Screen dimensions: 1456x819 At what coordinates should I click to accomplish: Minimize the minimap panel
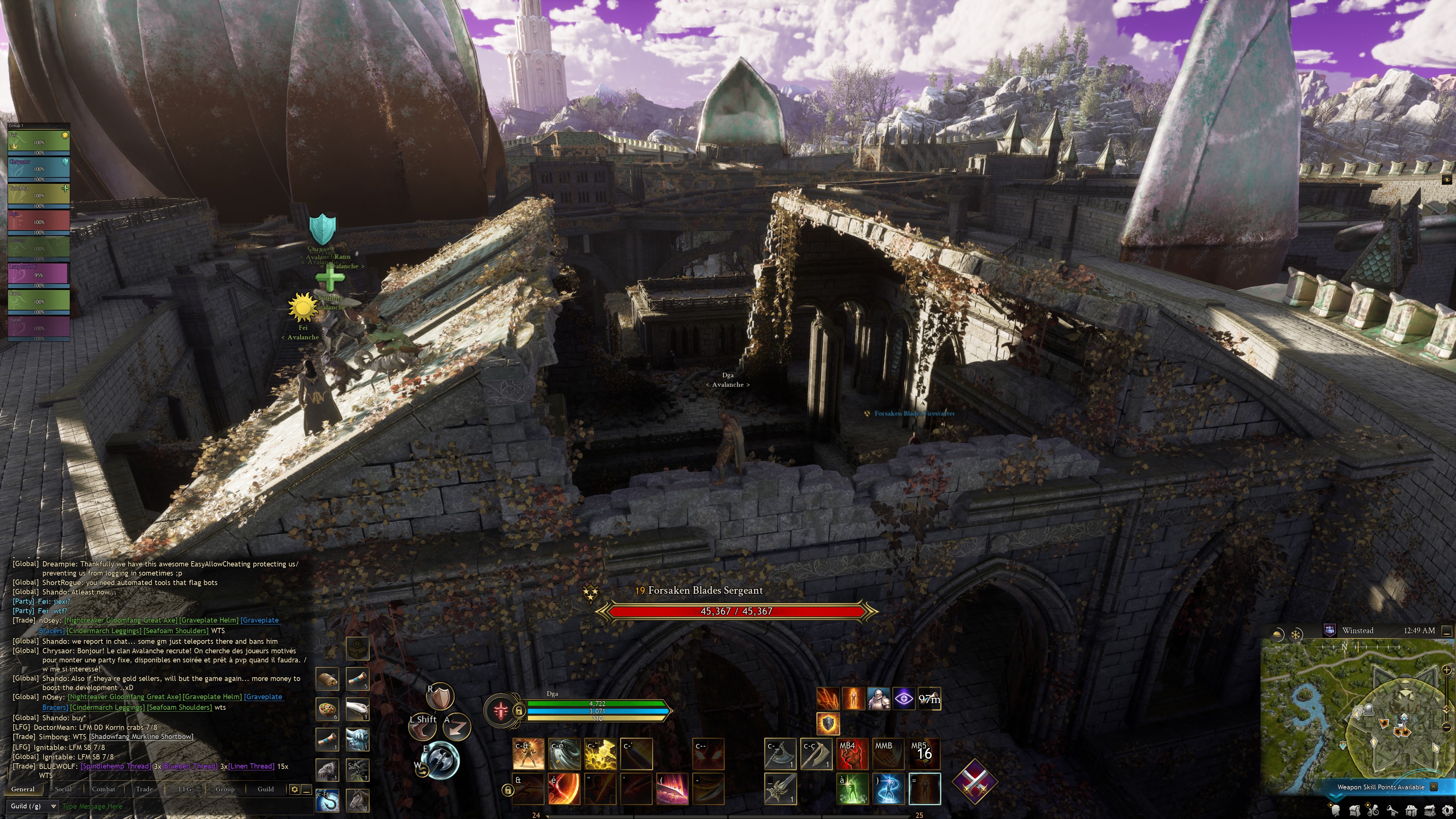click(x=1447, y=631)
